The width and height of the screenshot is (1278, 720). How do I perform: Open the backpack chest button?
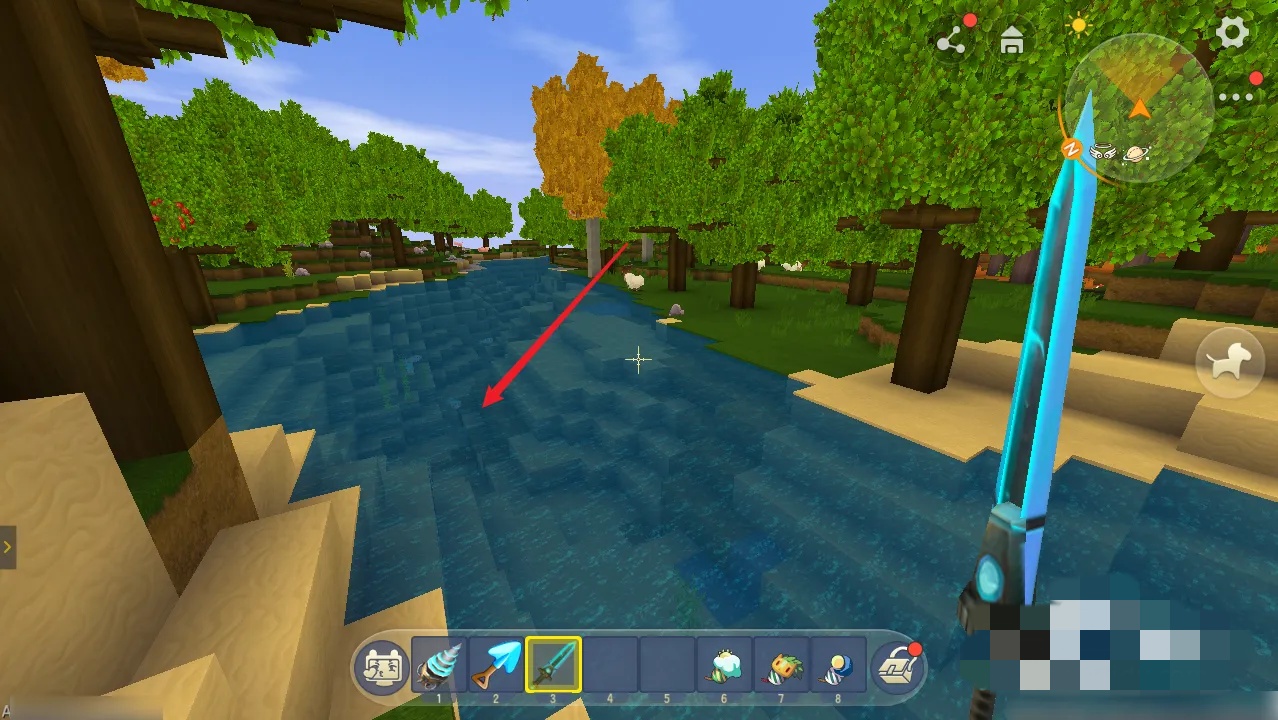897,665
